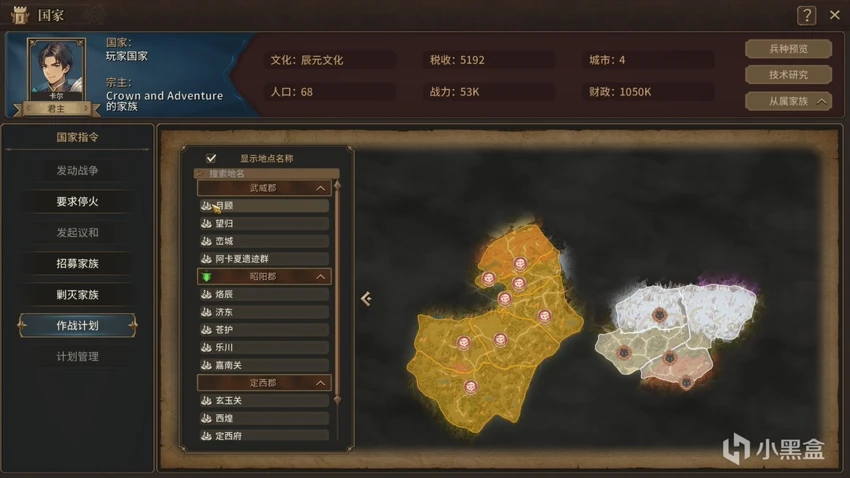Choose 招募家族 from national commands
Viewport: 850px width, 478px height.
(77, 264)
